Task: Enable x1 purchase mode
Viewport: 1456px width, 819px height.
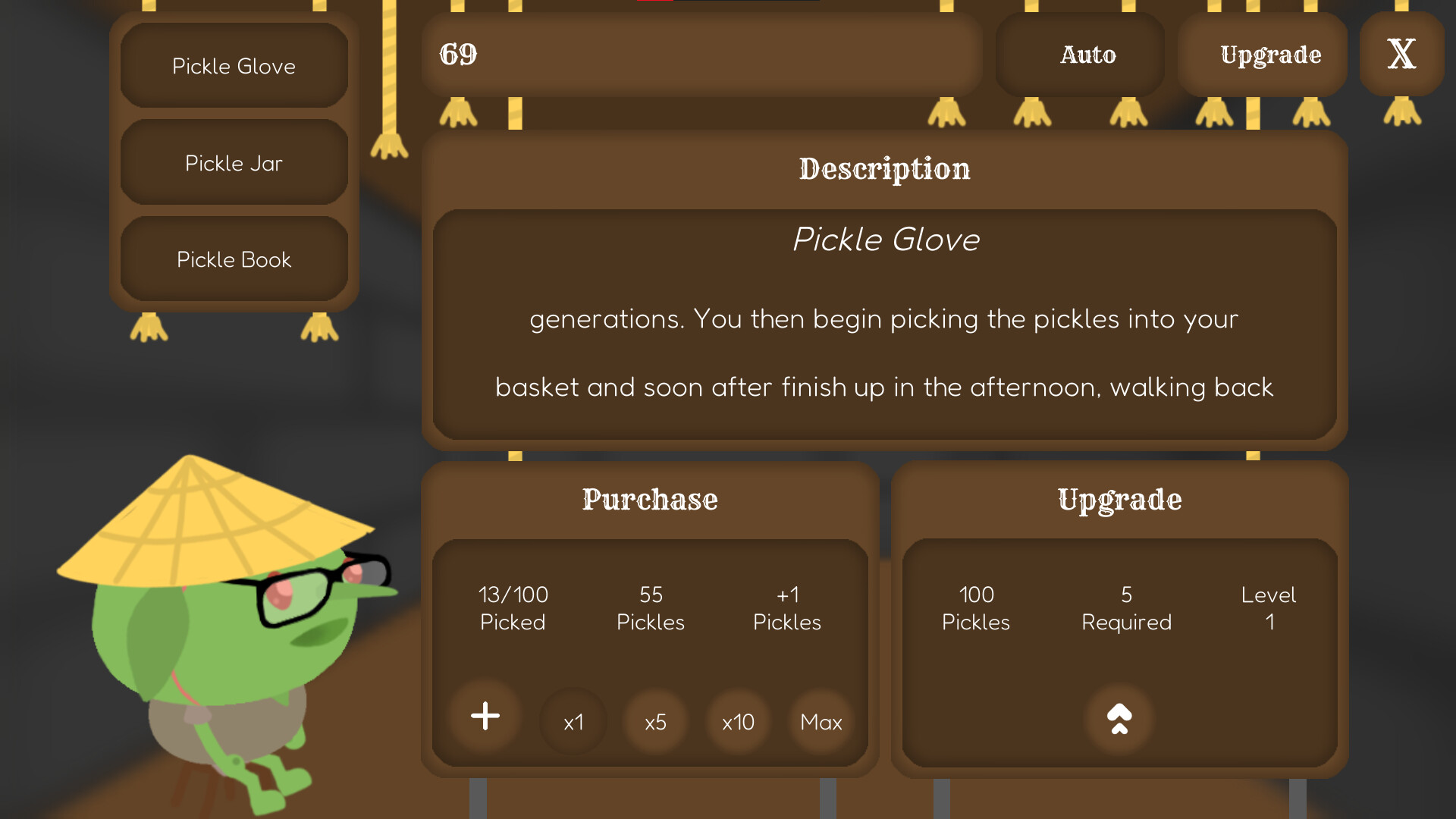Action: tap(573, 722)
